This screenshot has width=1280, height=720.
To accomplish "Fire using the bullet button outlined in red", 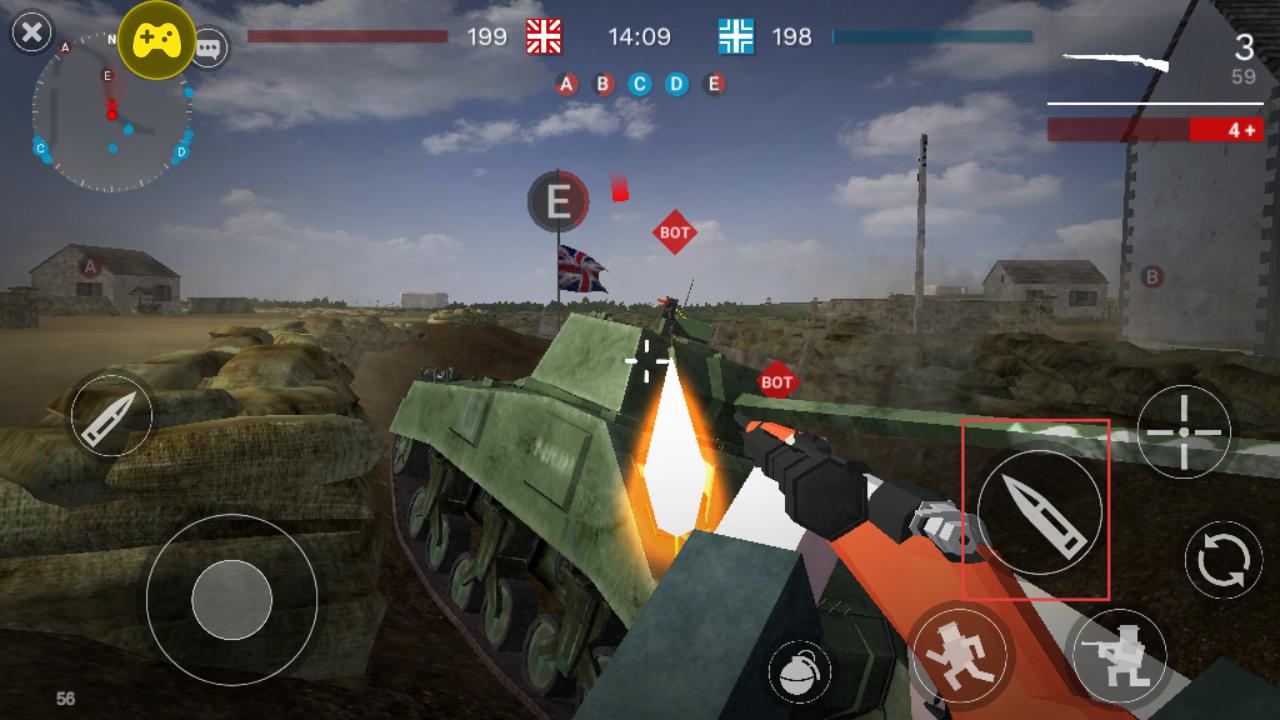I will tap(1039, 511).
